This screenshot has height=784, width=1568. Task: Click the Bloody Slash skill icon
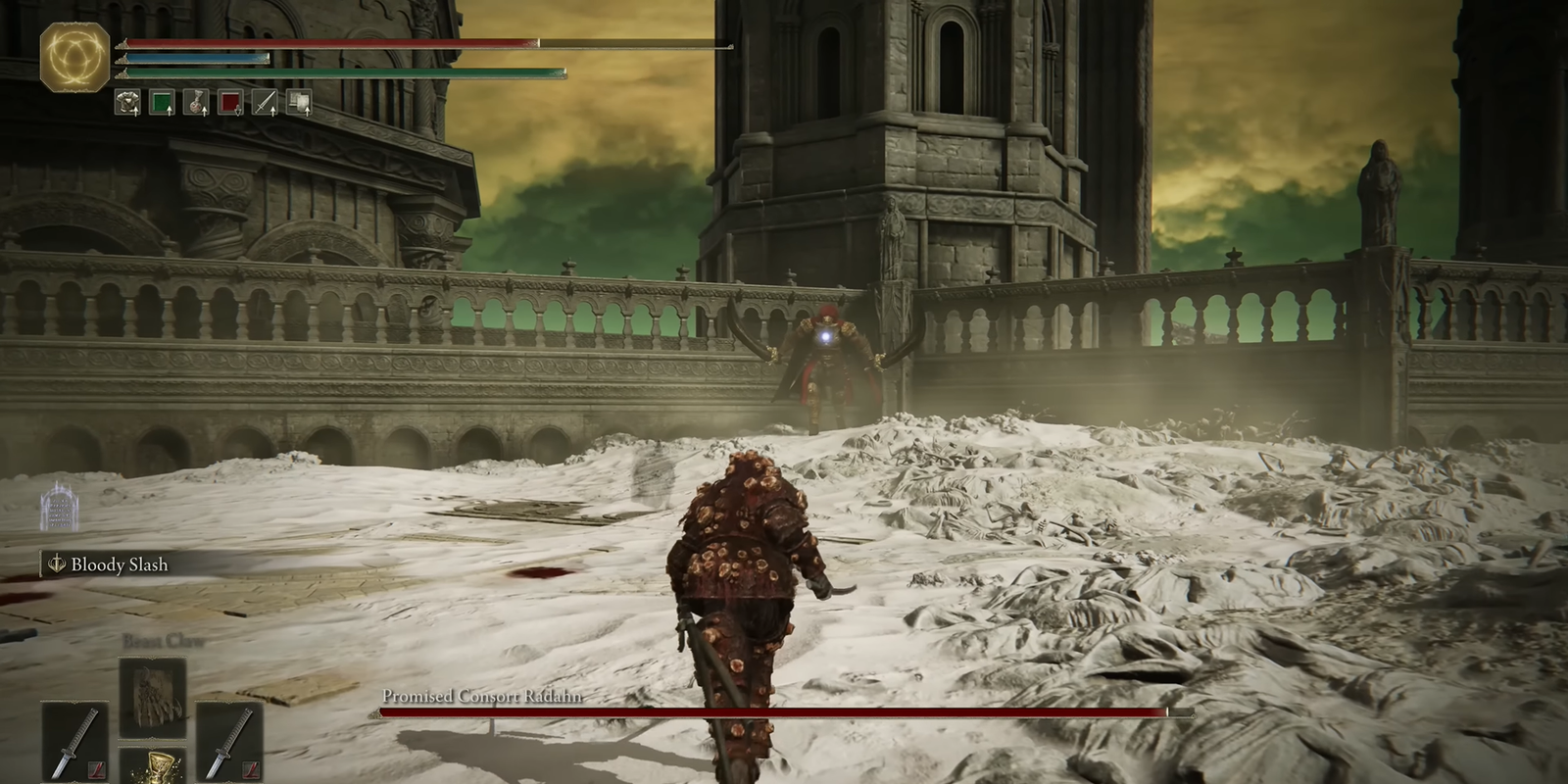point(56,564)
